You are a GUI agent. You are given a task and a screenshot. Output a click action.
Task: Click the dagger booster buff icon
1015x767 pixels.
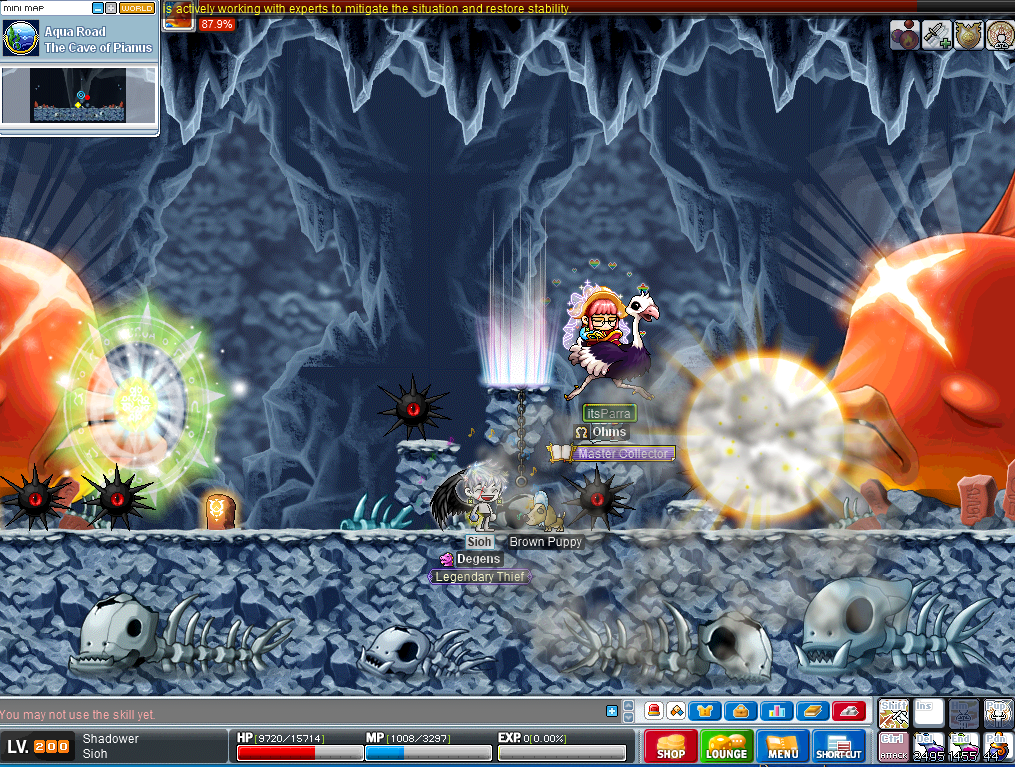[936, 36]
